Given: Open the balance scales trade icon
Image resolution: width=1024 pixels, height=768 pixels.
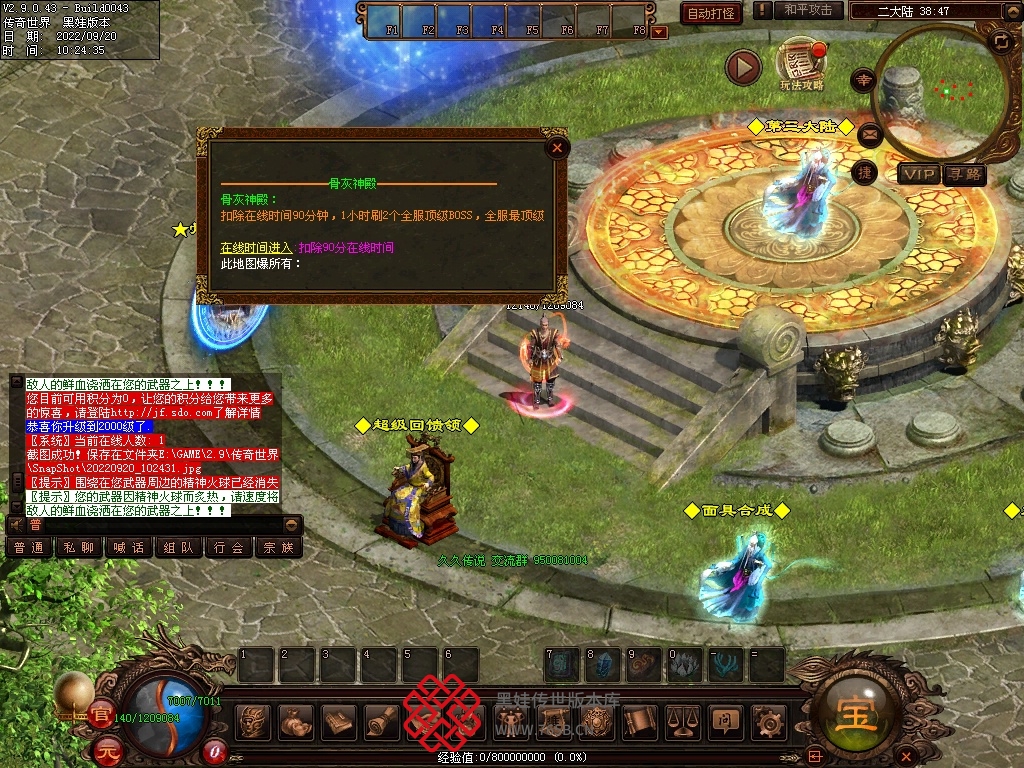Looking at the screenshot, I should 683,720.
